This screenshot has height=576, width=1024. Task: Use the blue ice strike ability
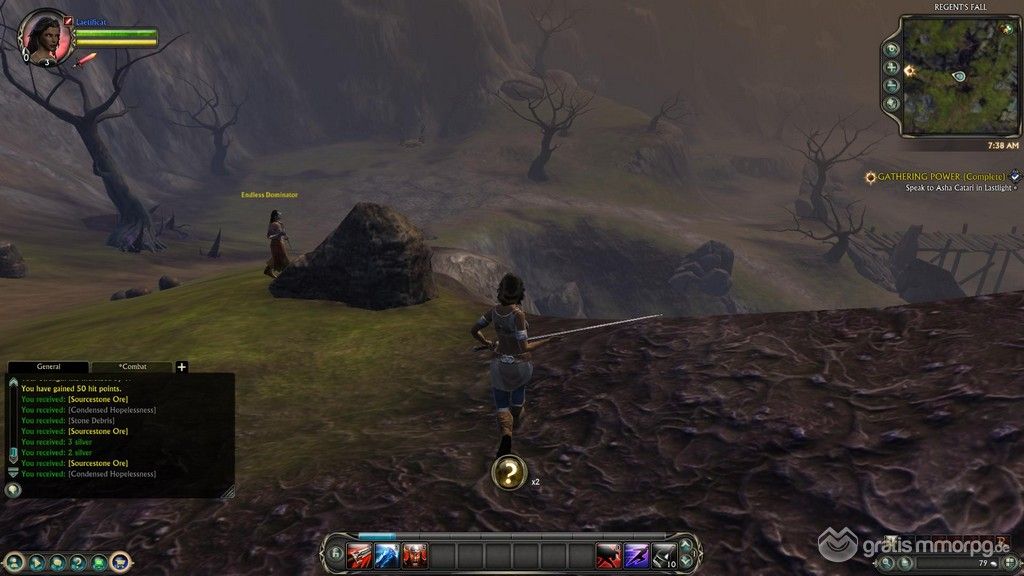coord(387,555)
